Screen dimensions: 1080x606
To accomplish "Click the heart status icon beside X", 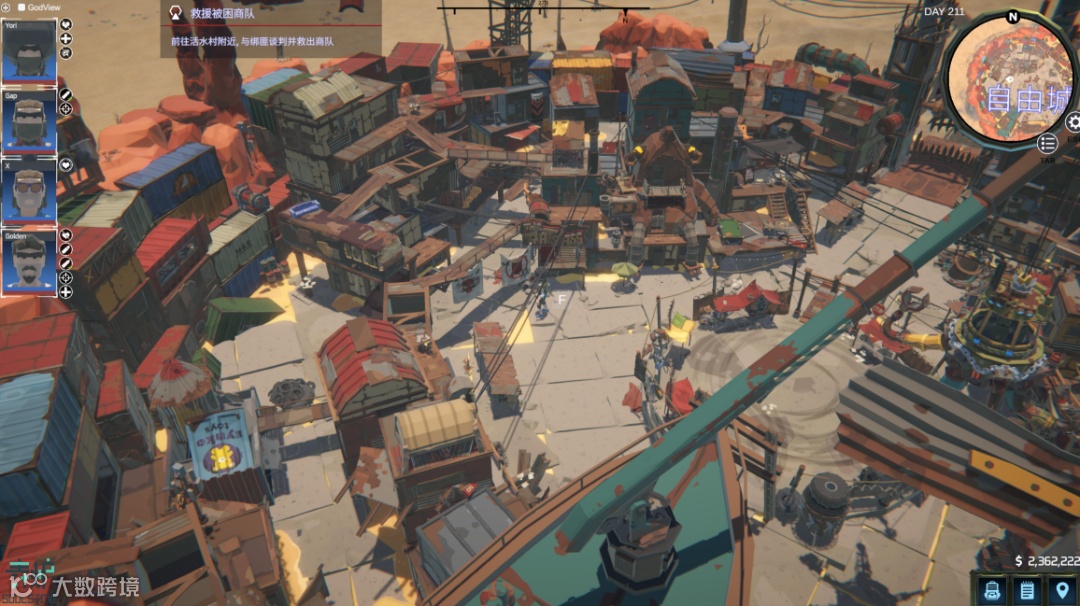I will tap(66, 165).
